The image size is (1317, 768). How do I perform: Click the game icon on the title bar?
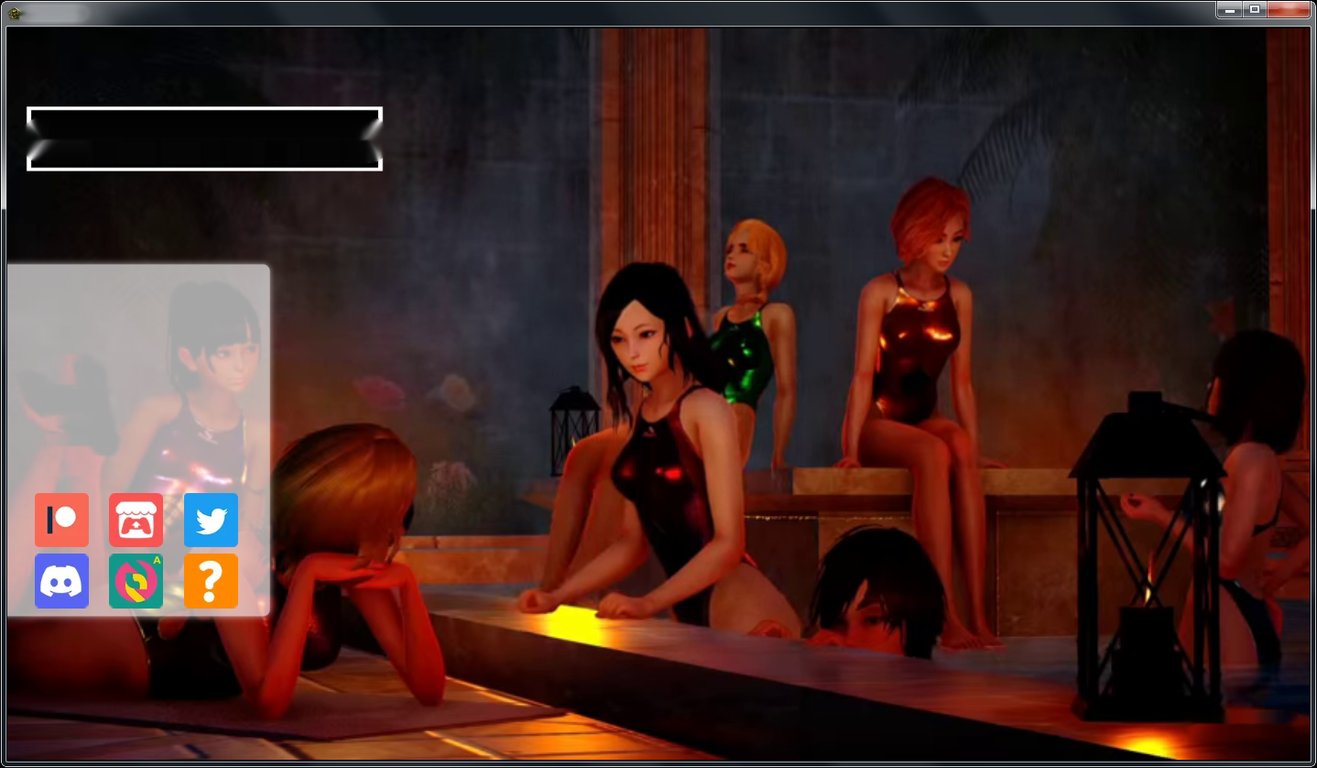pyautogui.click(x=14, y=9)
